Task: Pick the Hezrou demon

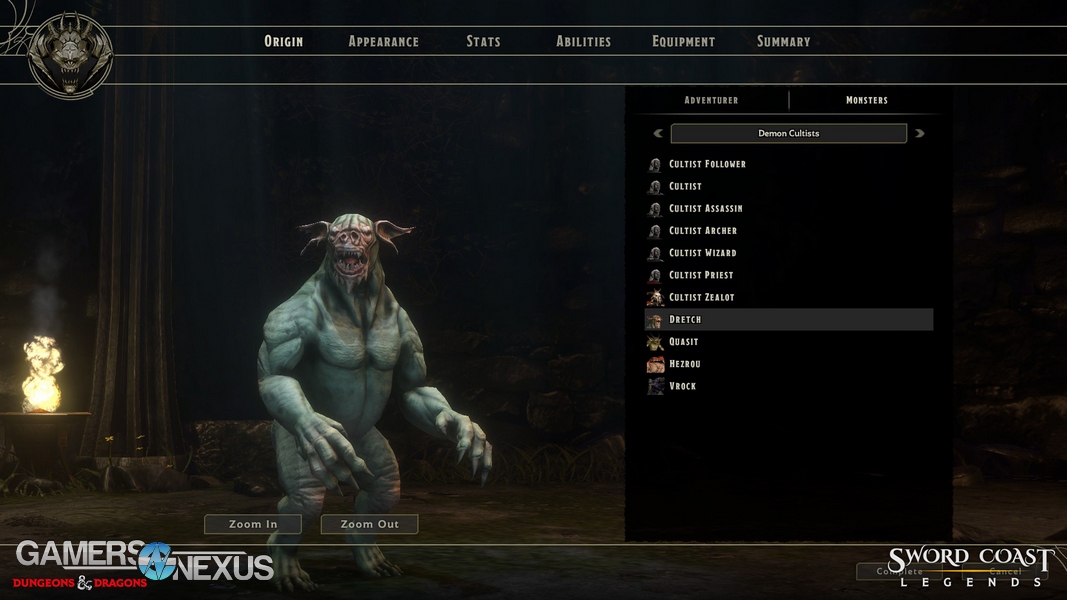Action: (684, 364)
